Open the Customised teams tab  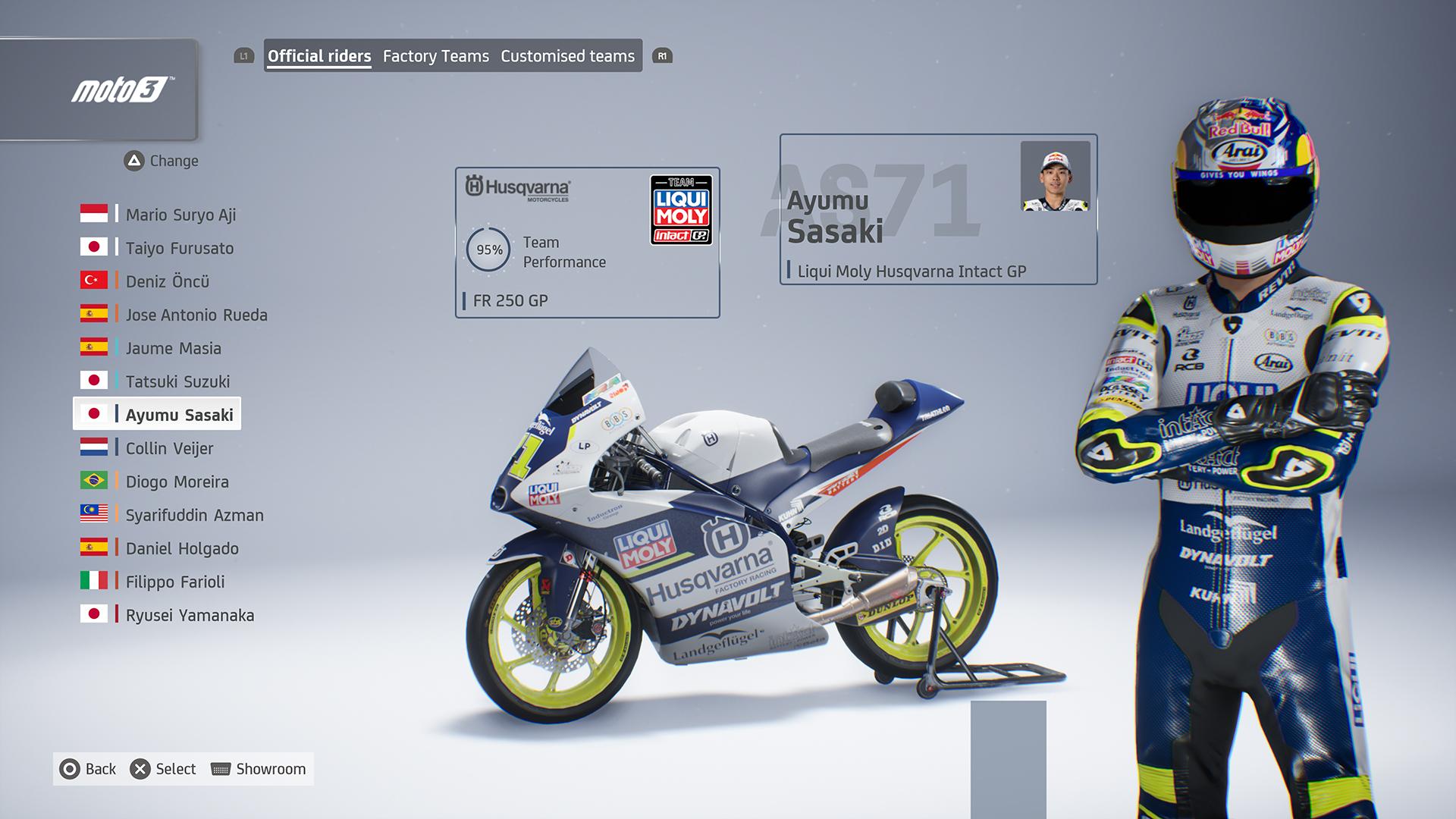[567, 55]
